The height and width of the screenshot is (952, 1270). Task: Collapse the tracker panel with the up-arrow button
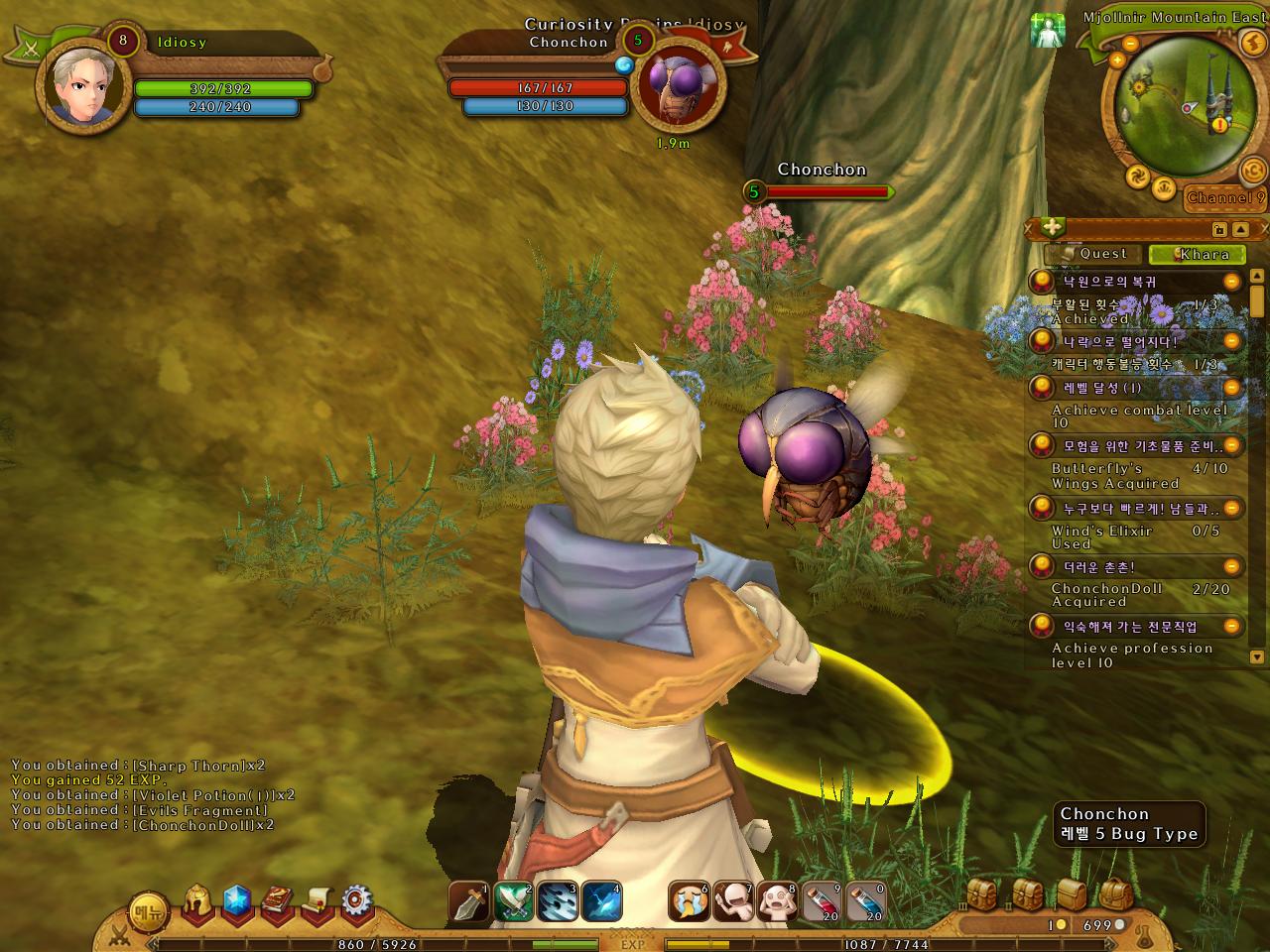click(1240, 229)
